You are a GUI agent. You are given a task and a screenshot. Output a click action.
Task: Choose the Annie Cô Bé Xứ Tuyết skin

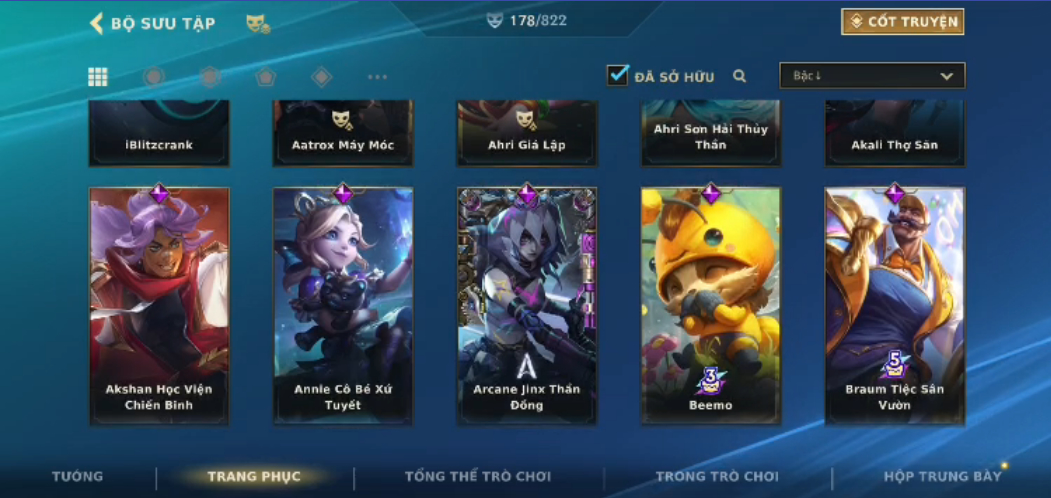[343, 305]
